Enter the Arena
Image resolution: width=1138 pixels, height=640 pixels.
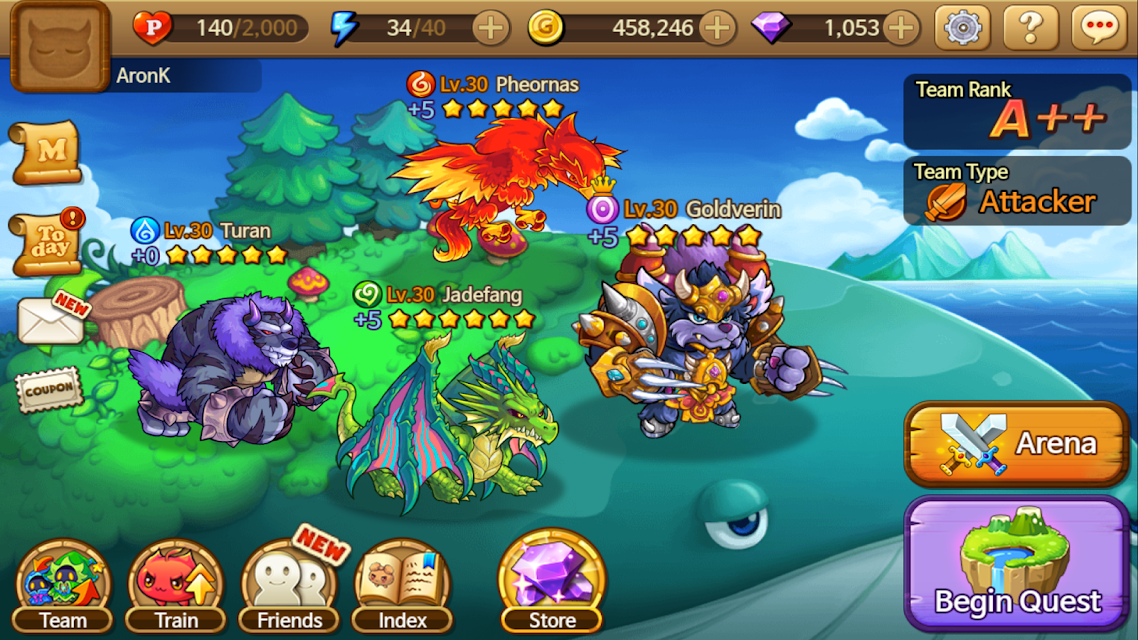1017,443
